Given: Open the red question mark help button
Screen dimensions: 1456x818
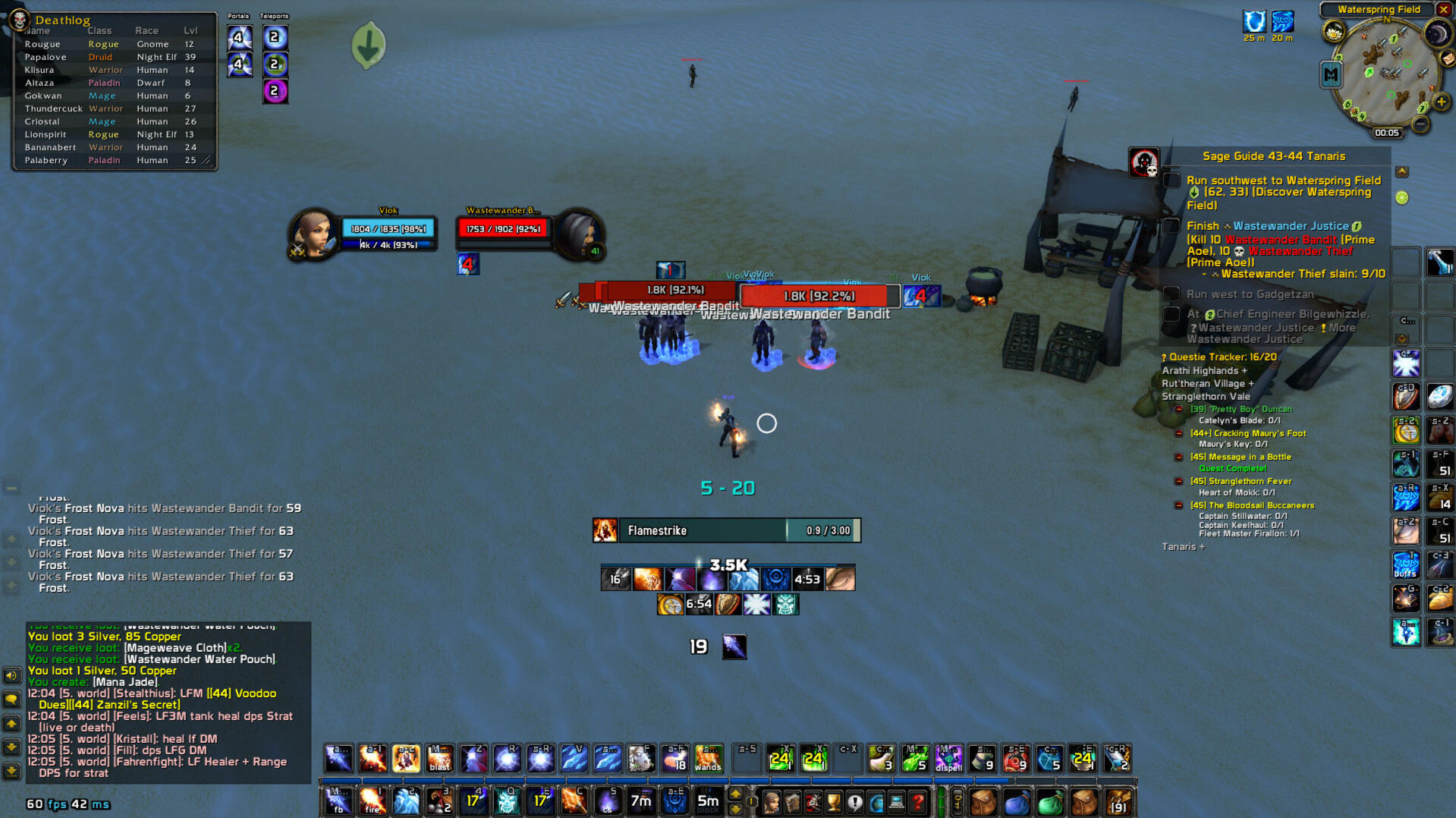Looking at the screenshot, I should point(918,801).
